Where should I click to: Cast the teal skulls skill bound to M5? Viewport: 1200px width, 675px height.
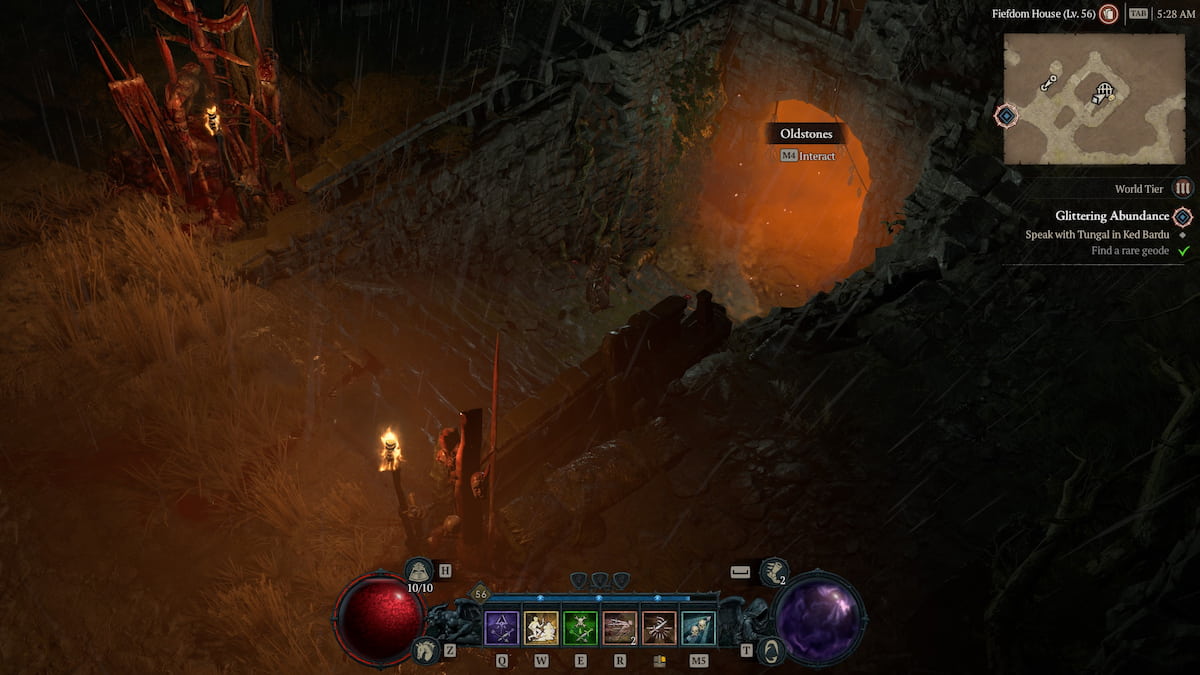[698, 628]
